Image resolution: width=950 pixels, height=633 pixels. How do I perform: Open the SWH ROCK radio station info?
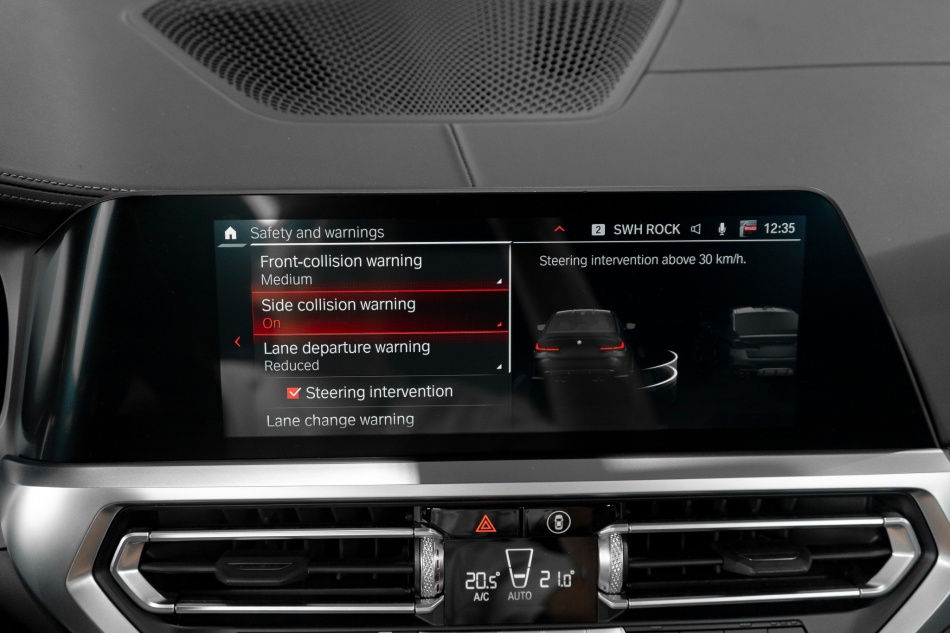click(645, 229)
